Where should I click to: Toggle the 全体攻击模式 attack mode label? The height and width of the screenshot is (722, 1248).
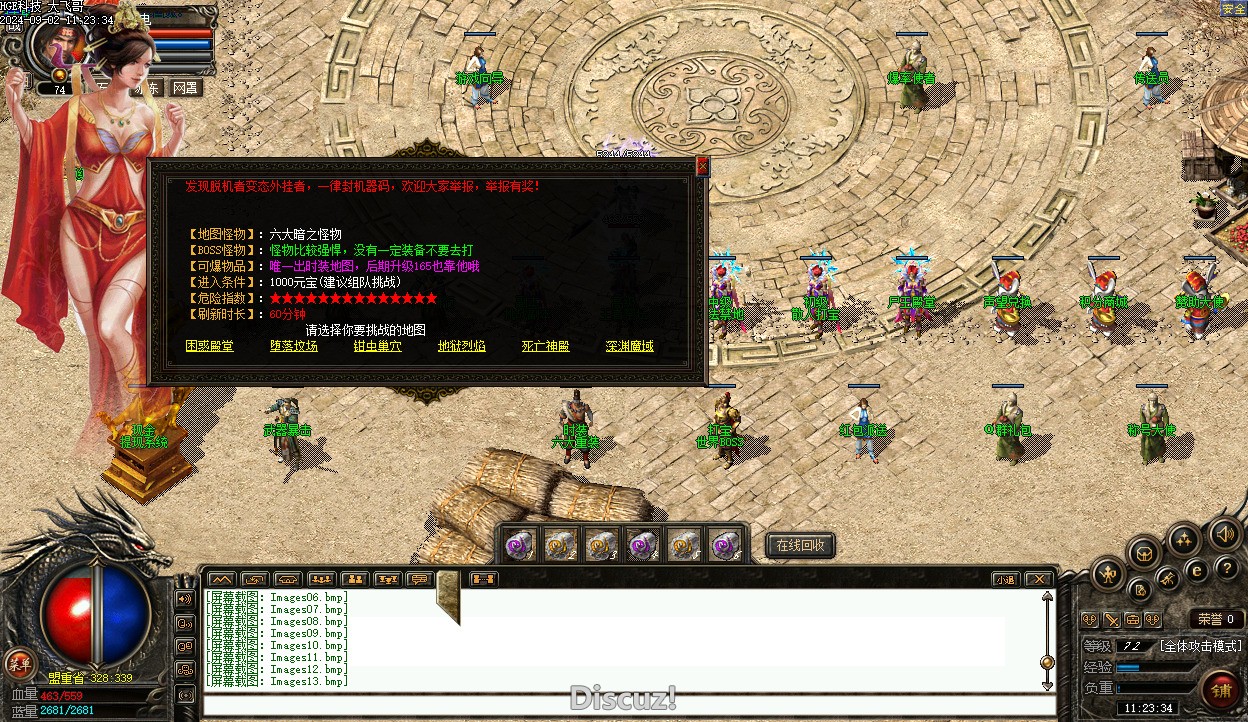[x=1200, y=646]
